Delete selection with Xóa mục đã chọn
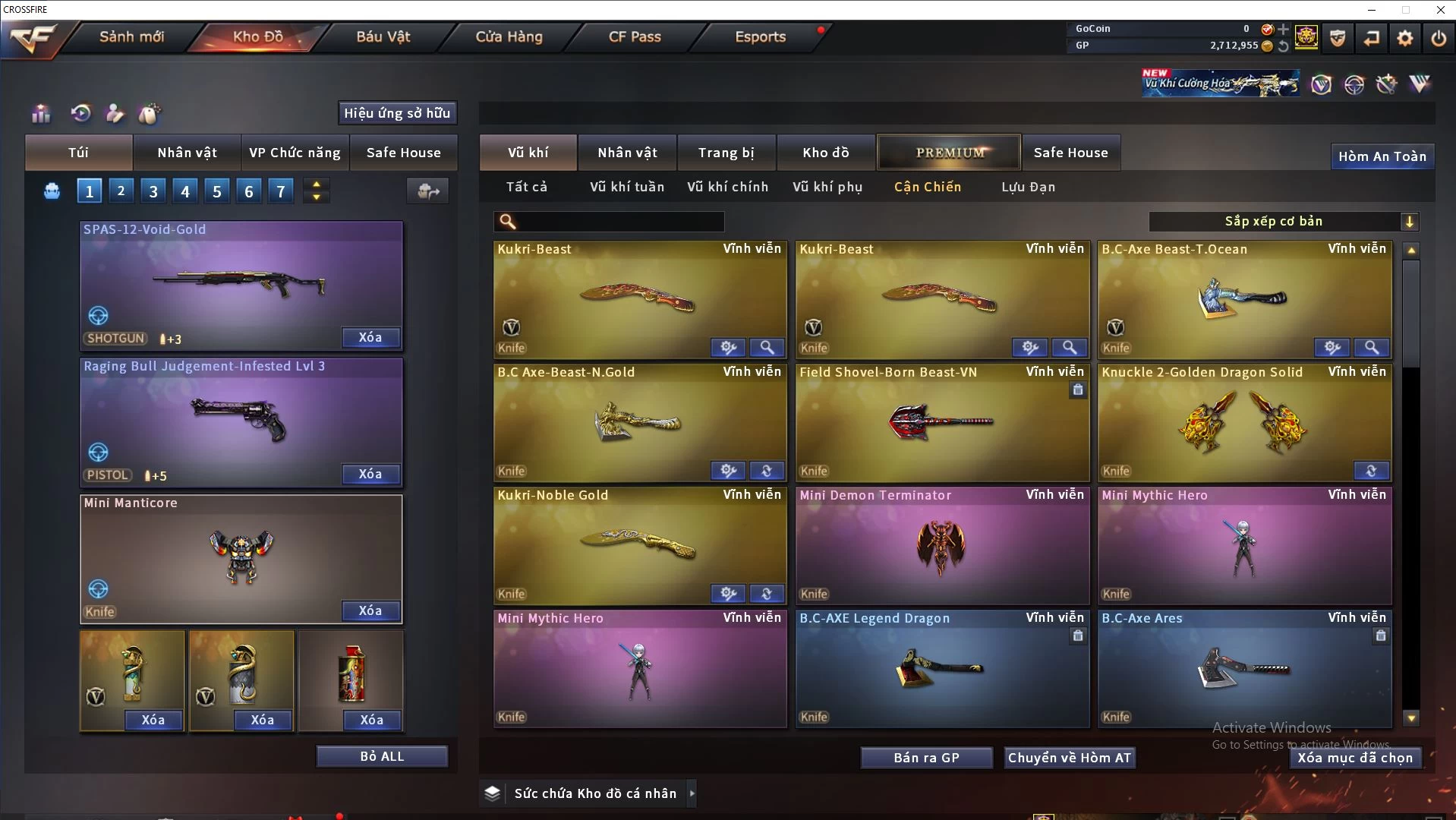Screen dimensions: 1456x820 [x=1355, y=758]
